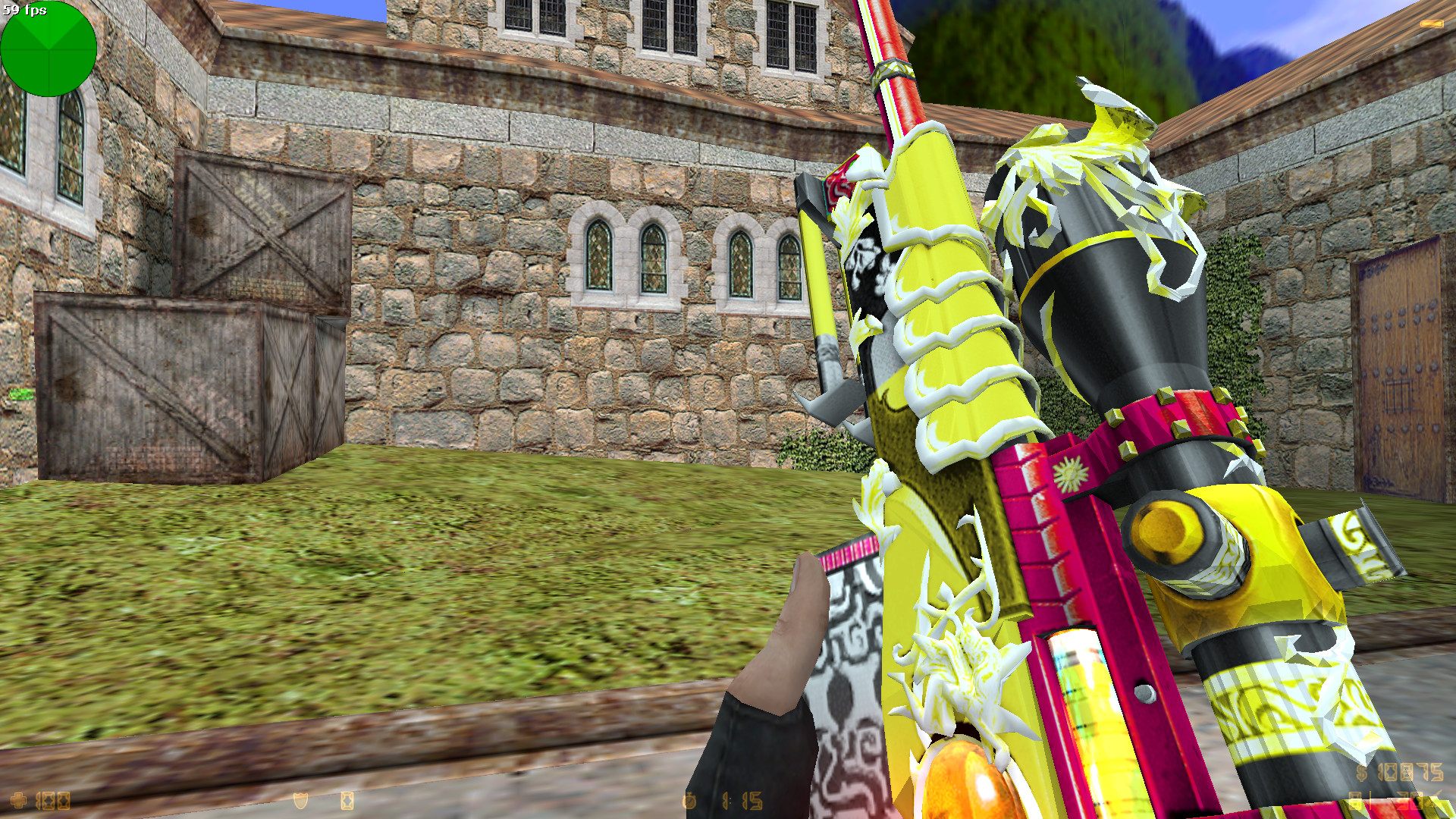
Task: Click the 59 fps counter overlay
Action: pyautogui.click(x=25, y=11)
